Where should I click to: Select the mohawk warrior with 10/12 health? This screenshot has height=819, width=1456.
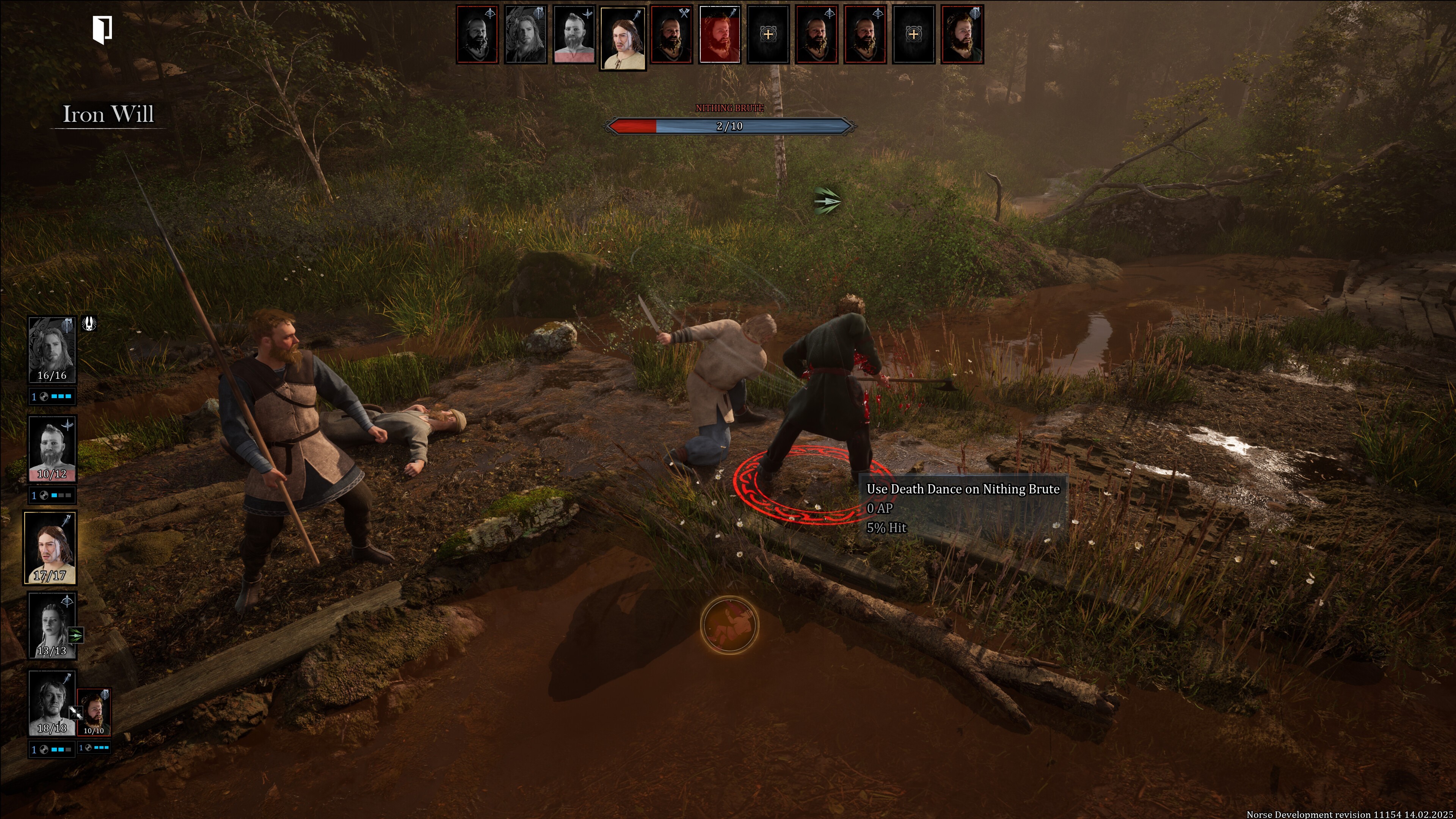(52, 448)
